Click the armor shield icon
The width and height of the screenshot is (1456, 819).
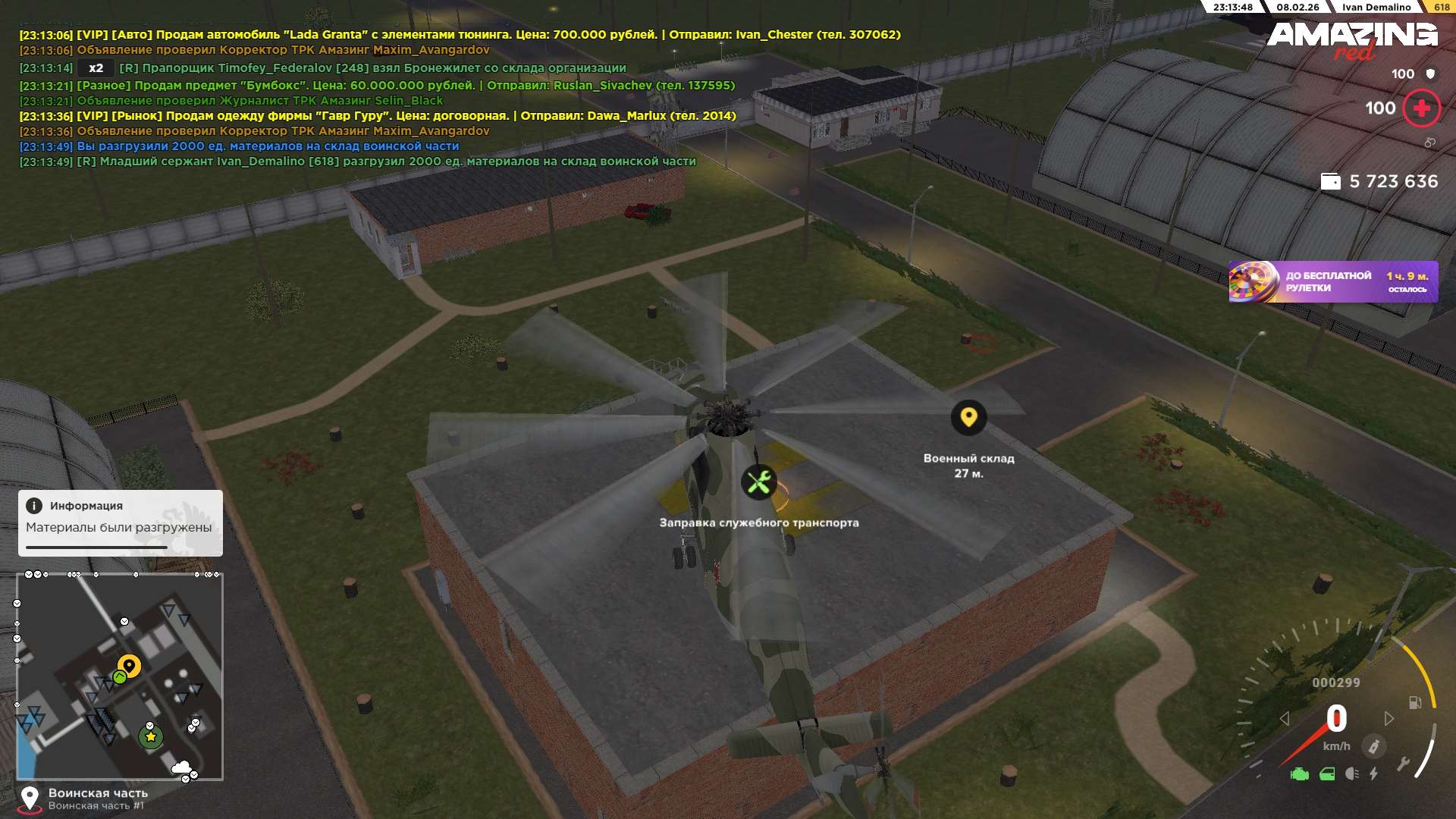[1430, 74]
